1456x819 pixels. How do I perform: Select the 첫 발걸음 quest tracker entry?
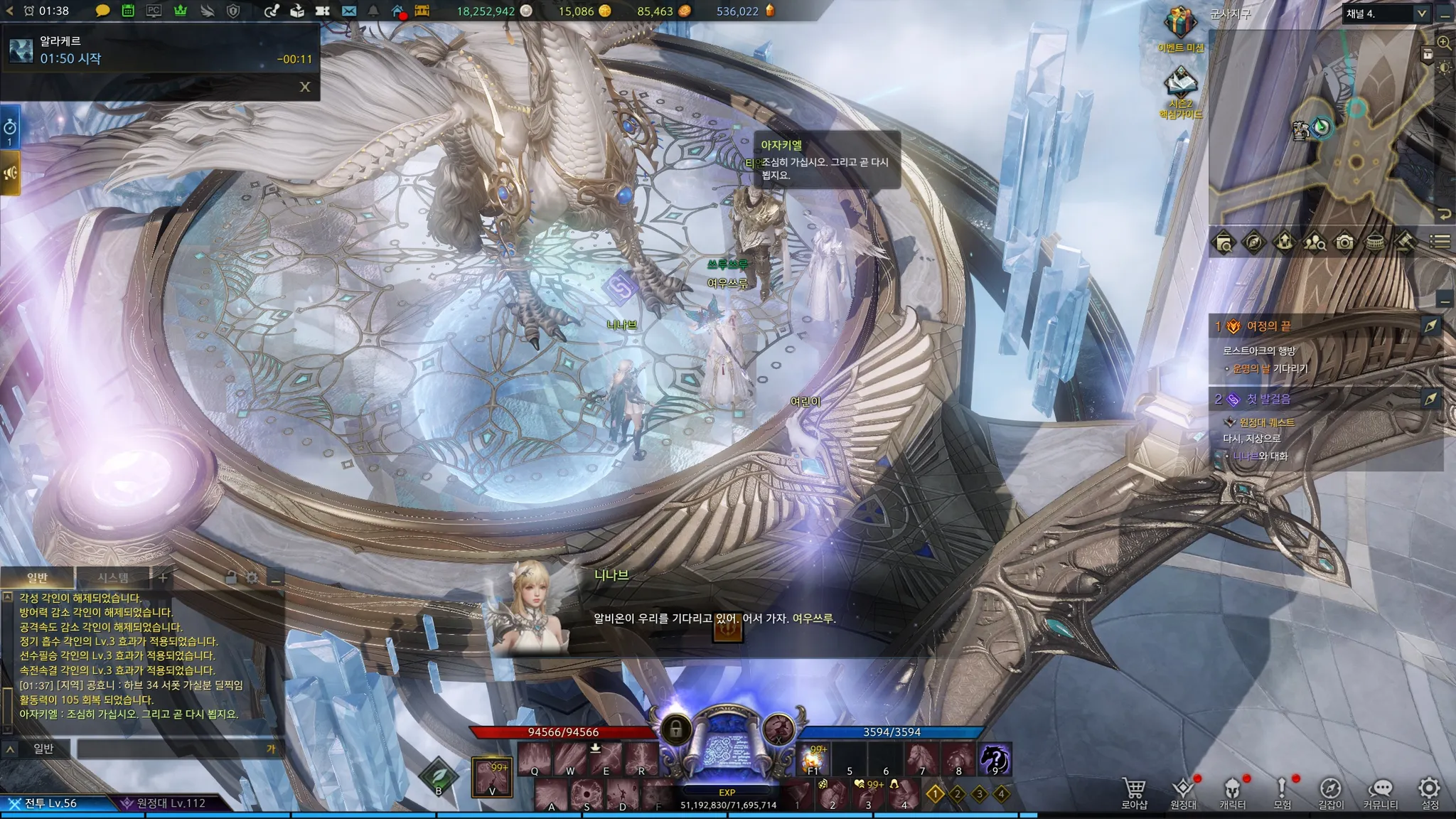(1268, 399)
